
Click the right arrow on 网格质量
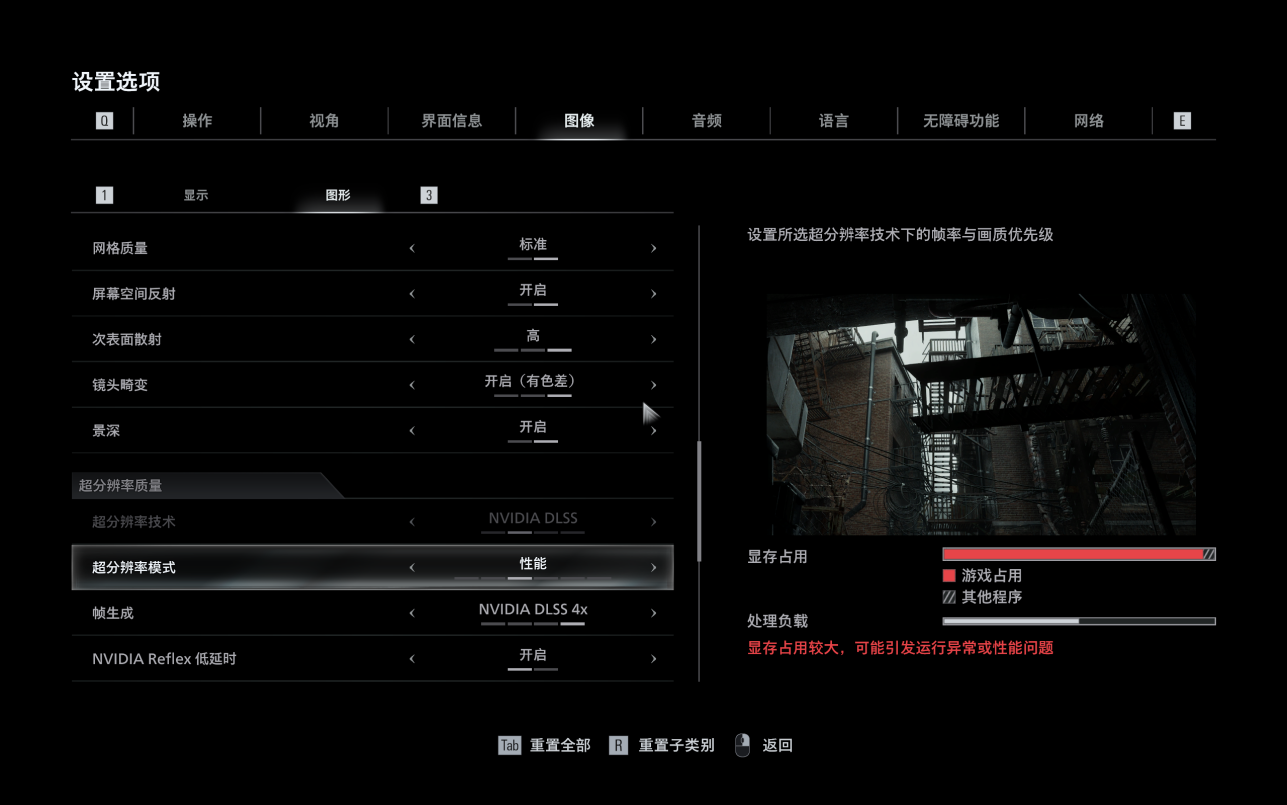click(654, 246)
